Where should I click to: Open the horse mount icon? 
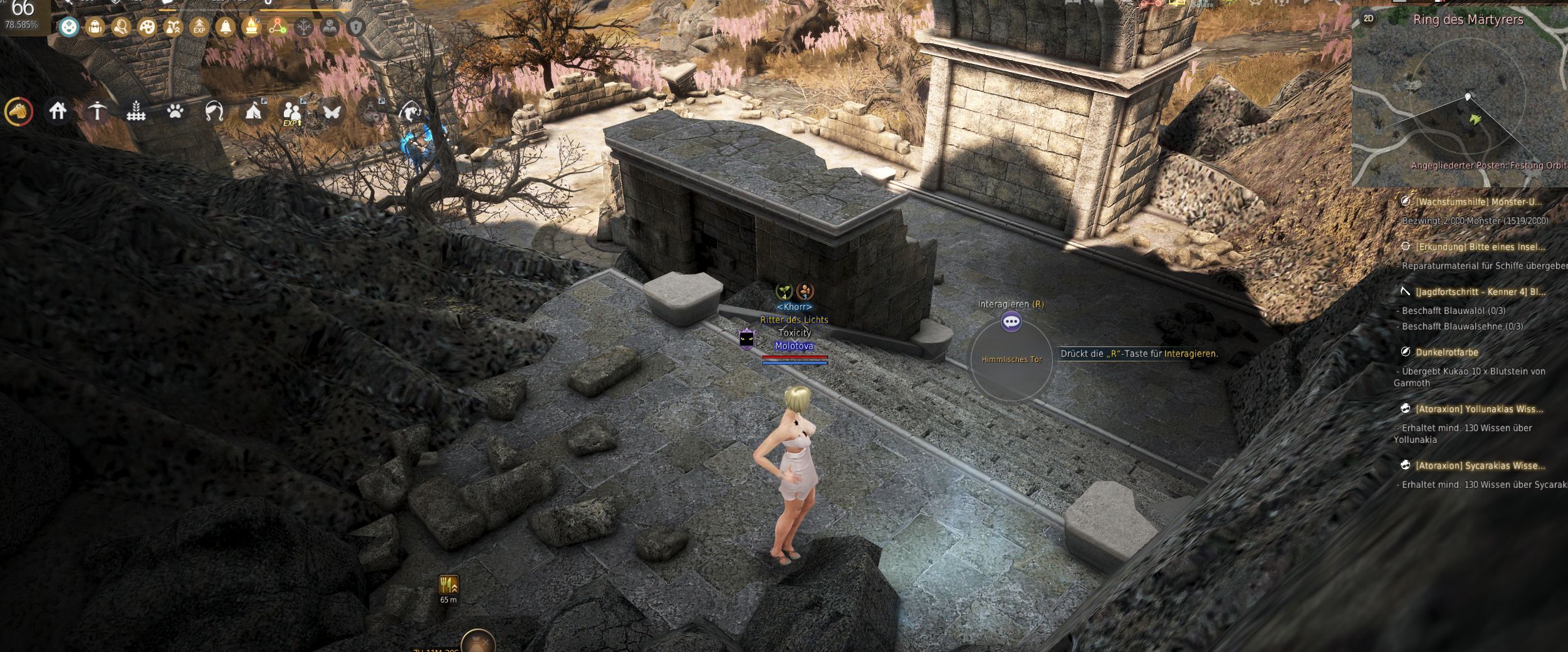click(19, 112)
